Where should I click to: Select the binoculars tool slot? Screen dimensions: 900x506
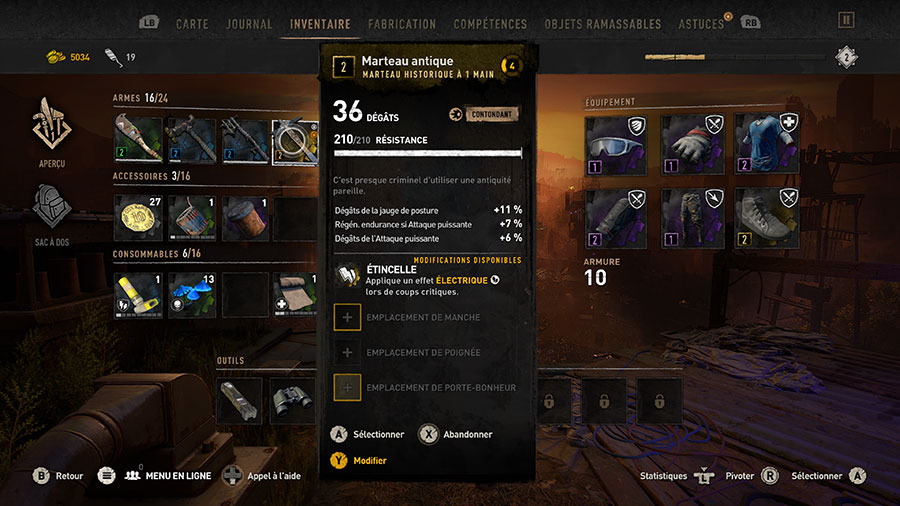pyautogui.click(x=292, y=400)
